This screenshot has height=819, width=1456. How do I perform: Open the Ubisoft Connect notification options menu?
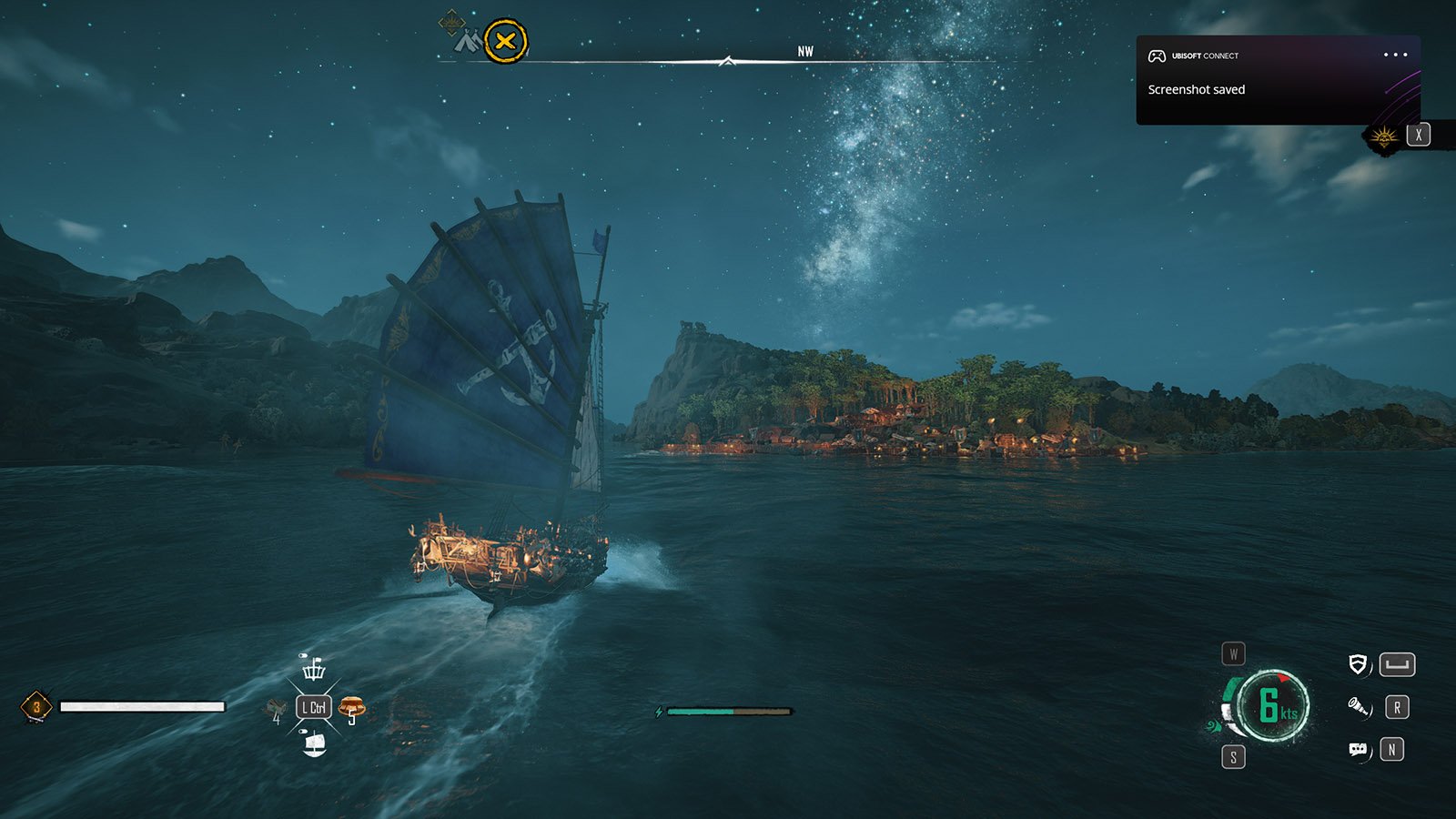click(1394, 56)
